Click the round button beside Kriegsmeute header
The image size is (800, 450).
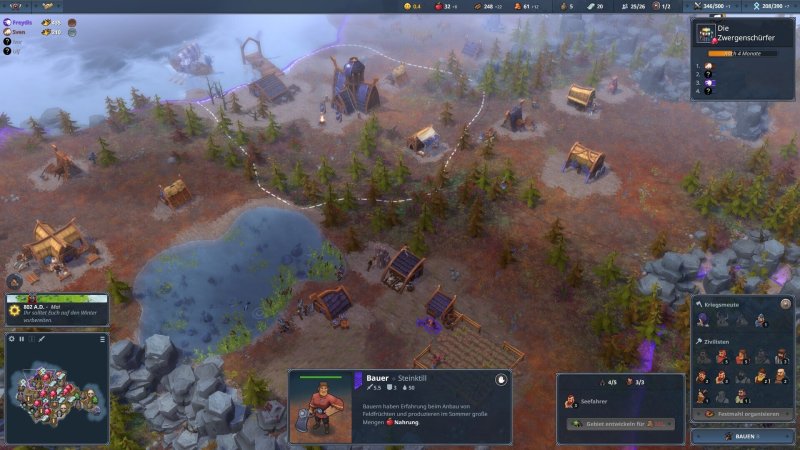[786, 303]
